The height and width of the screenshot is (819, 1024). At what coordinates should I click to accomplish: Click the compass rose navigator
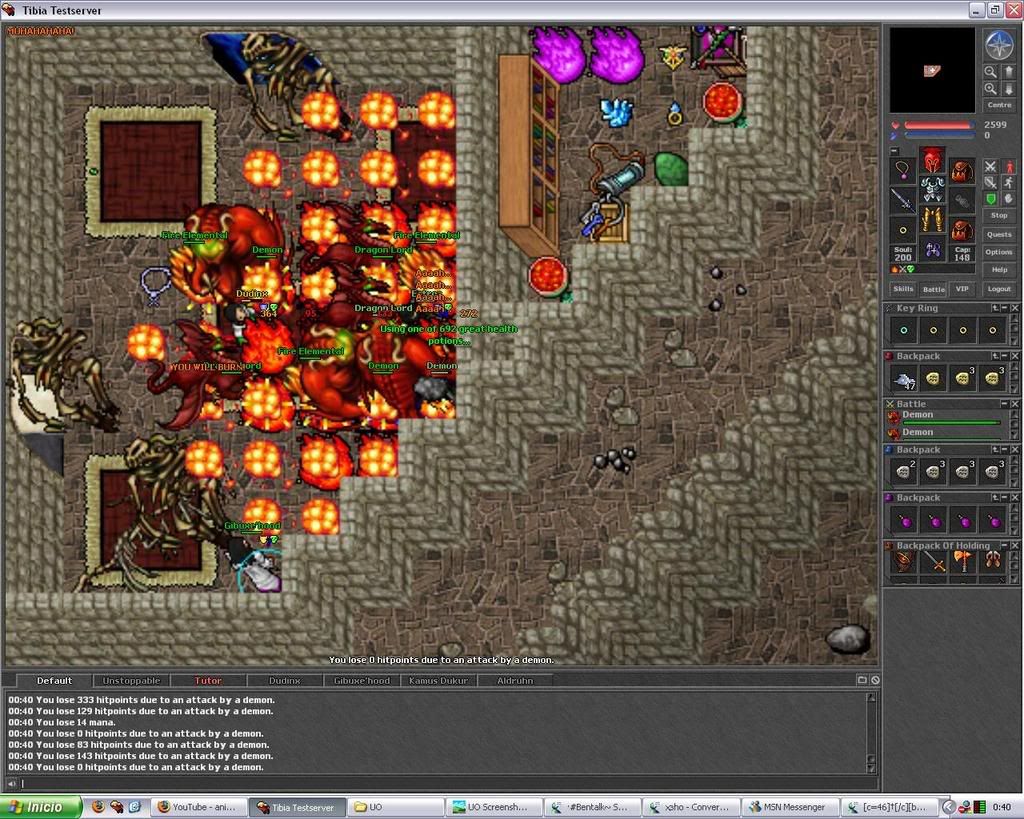(x=998, y=44)
